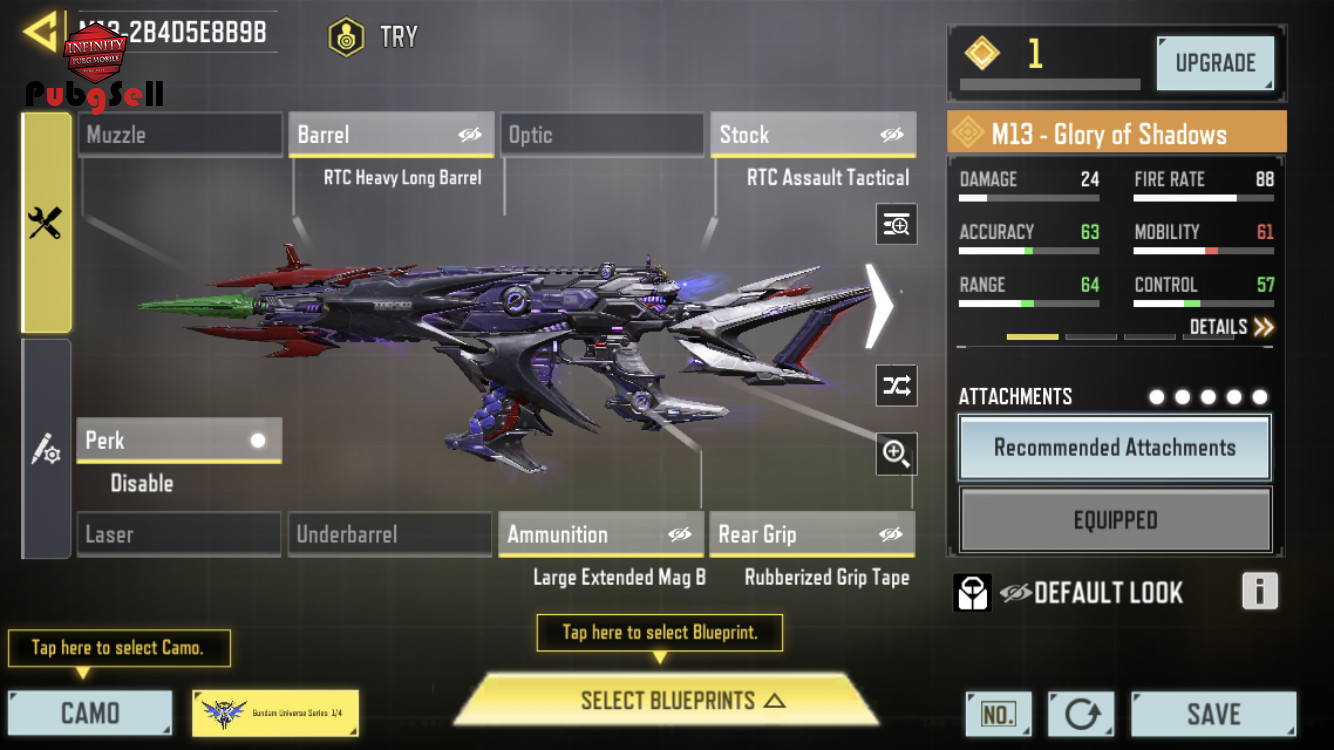Open the Select Blueprints panel
Viewport: 1334px width, 750px height.
pos(667,701)
